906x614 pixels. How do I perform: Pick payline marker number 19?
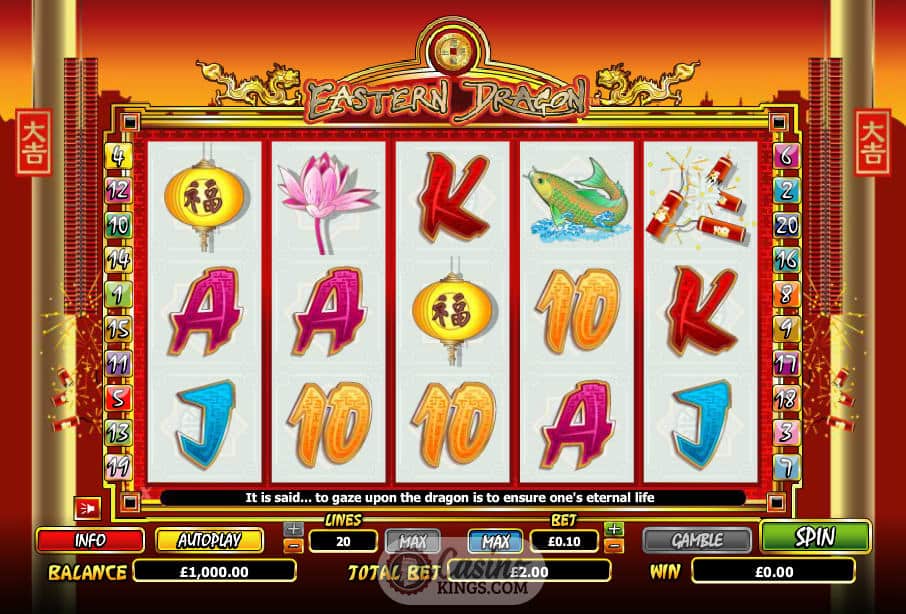tap(119, 466)
